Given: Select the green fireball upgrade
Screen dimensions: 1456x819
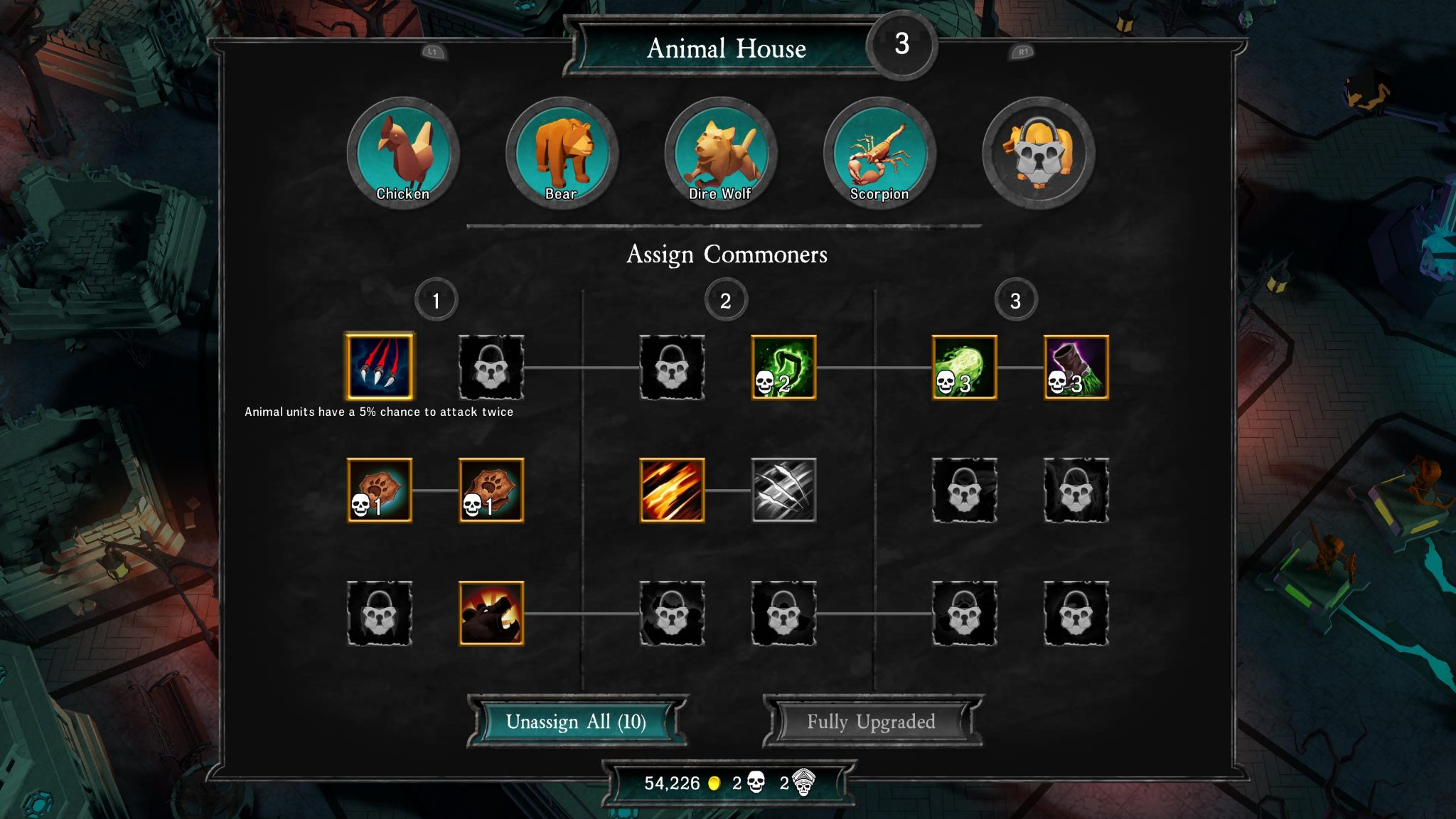Looking at the screenshot, I should (964, 367).
